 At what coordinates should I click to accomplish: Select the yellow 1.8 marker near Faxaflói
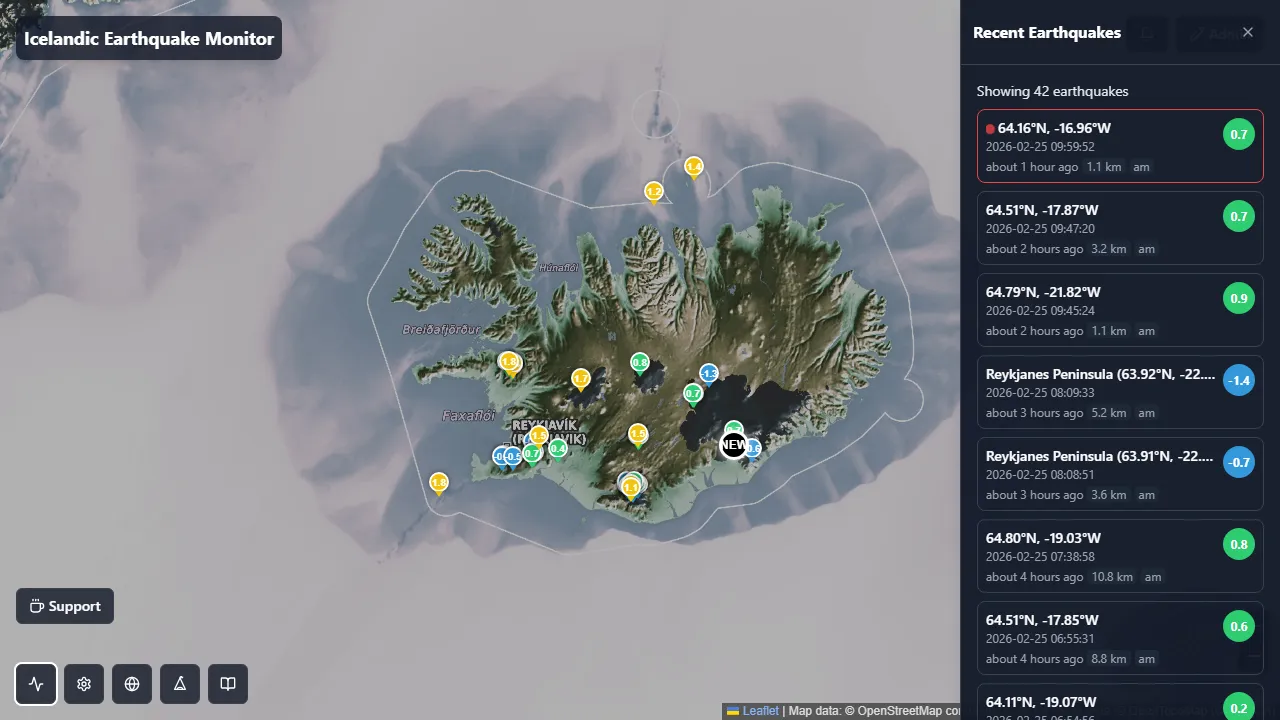[438, 483]
